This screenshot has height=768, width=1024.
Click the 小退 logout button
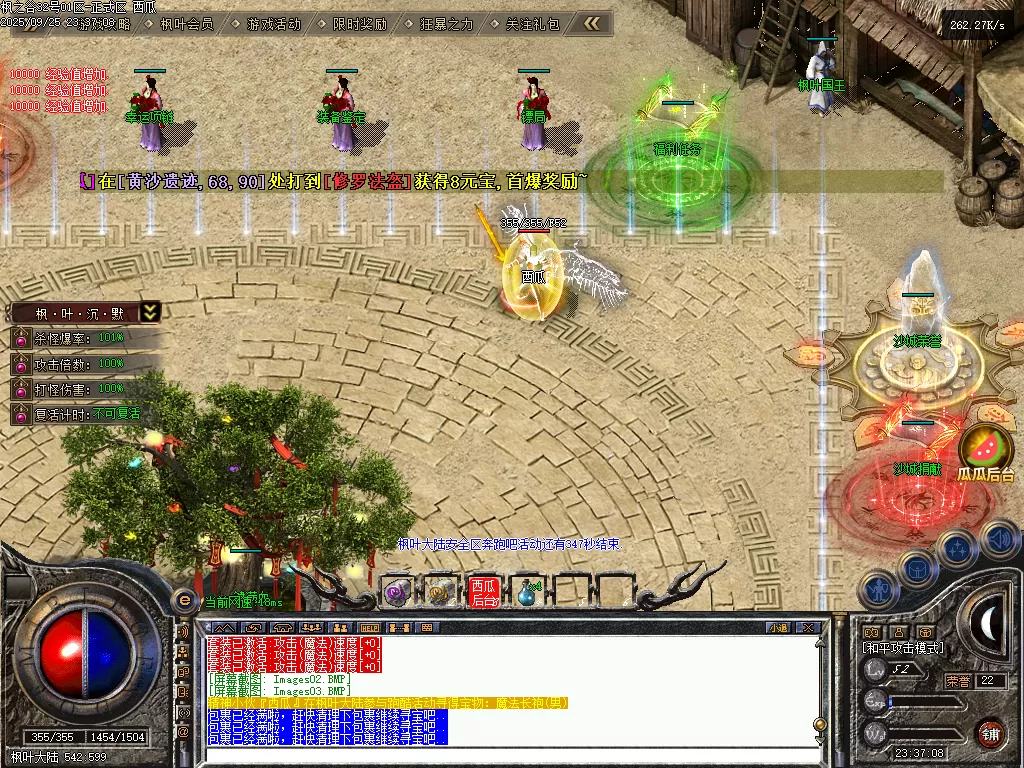778,627
